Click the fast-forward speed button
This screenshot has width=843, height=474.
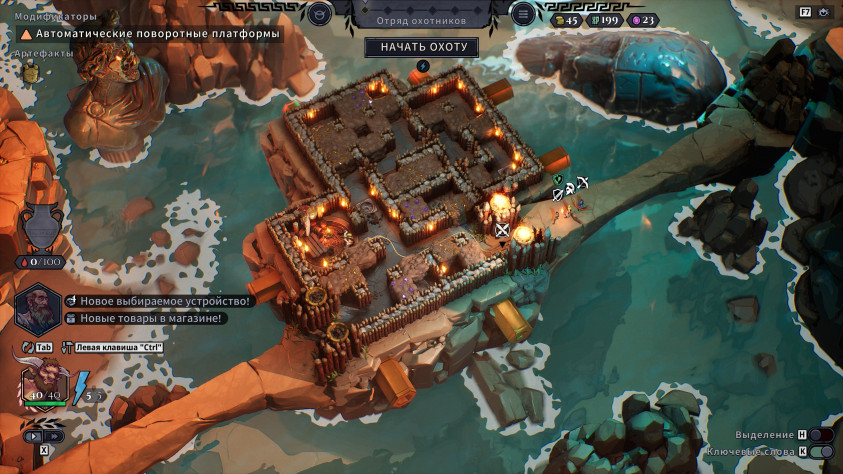[54, 436]
